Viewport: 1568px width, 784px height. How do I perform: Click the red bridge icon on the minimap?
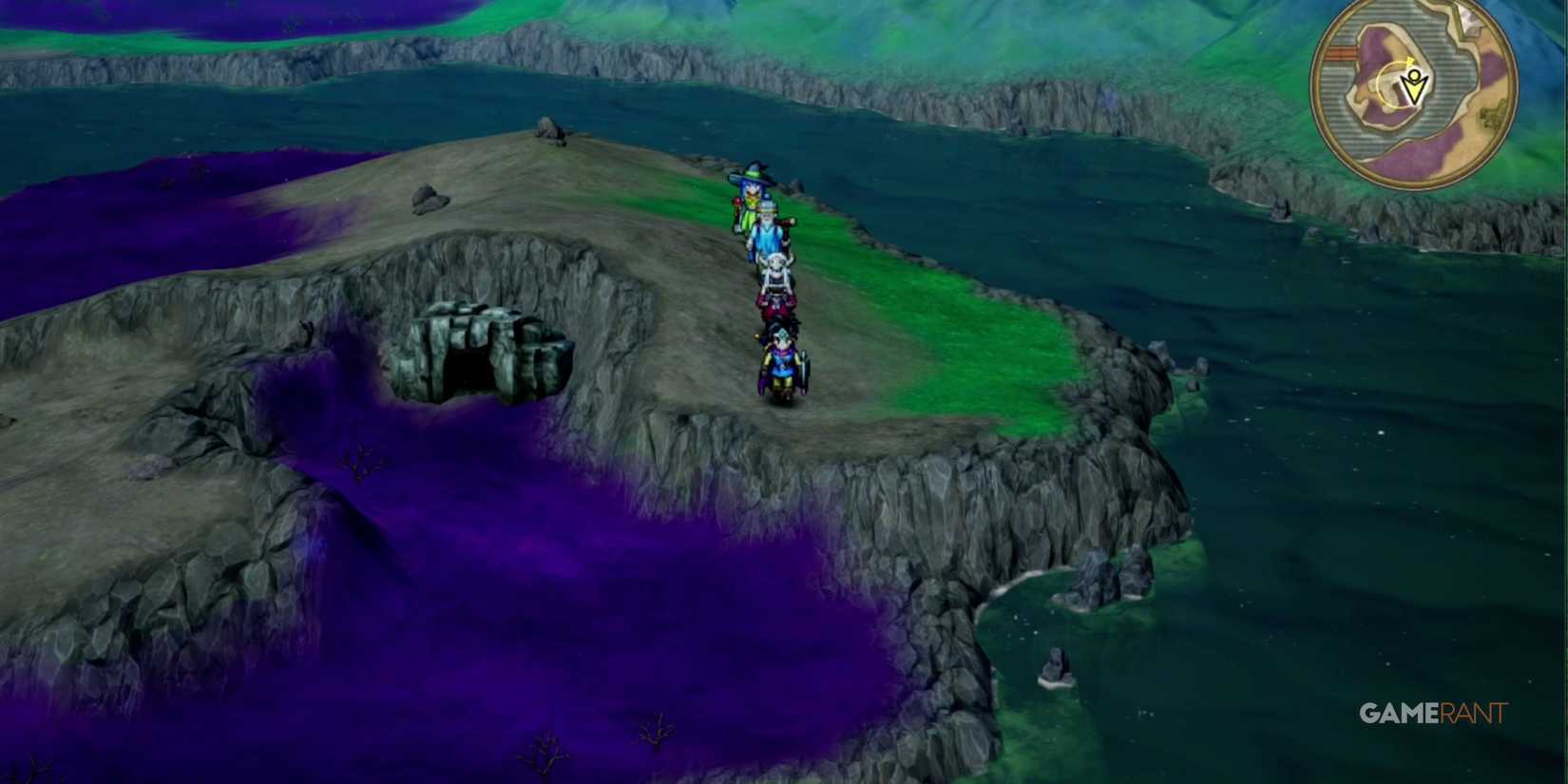[1340, 51]
